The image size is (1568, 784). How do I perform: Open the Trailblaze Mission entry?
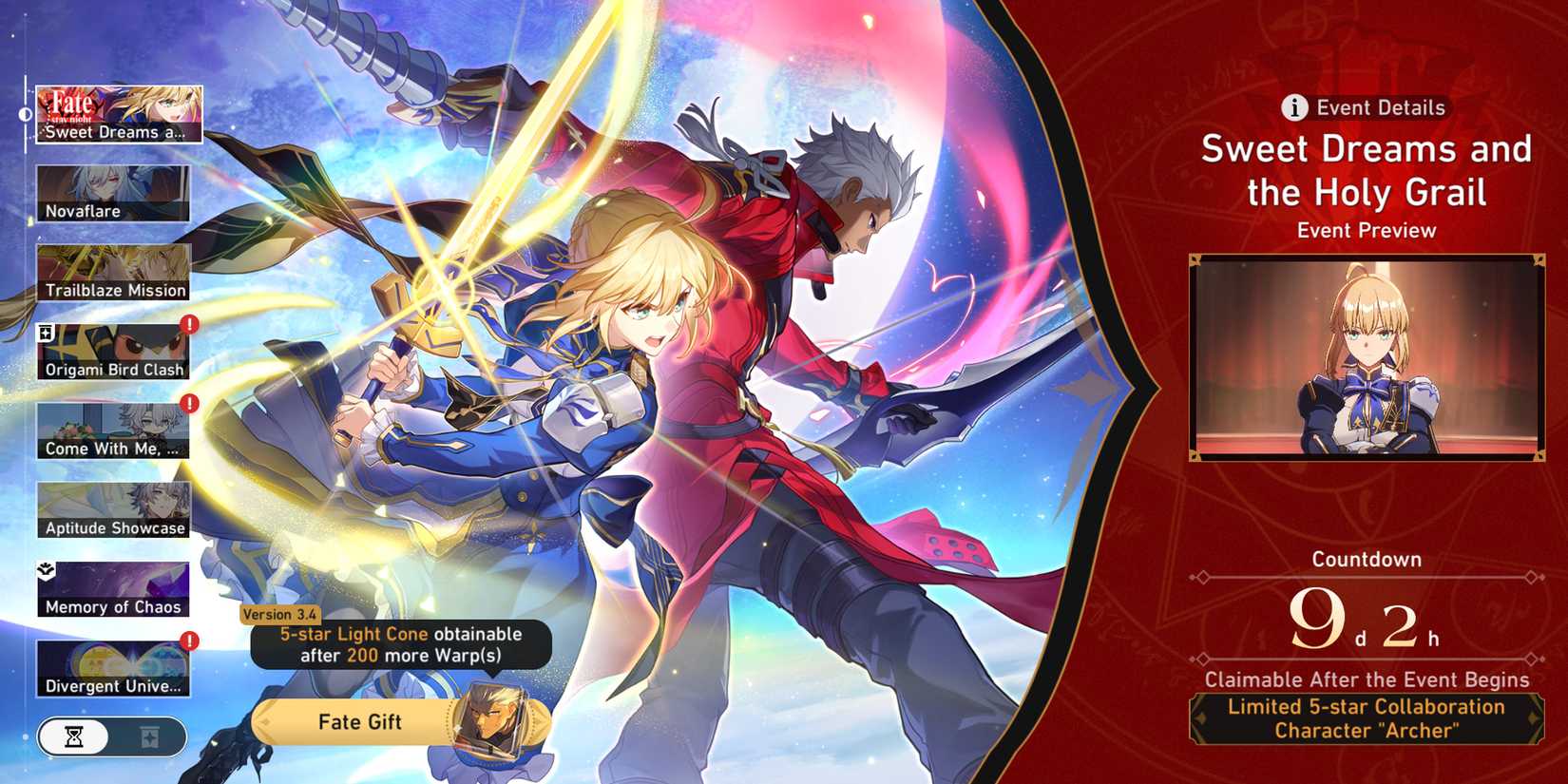[x=113, y=272]
